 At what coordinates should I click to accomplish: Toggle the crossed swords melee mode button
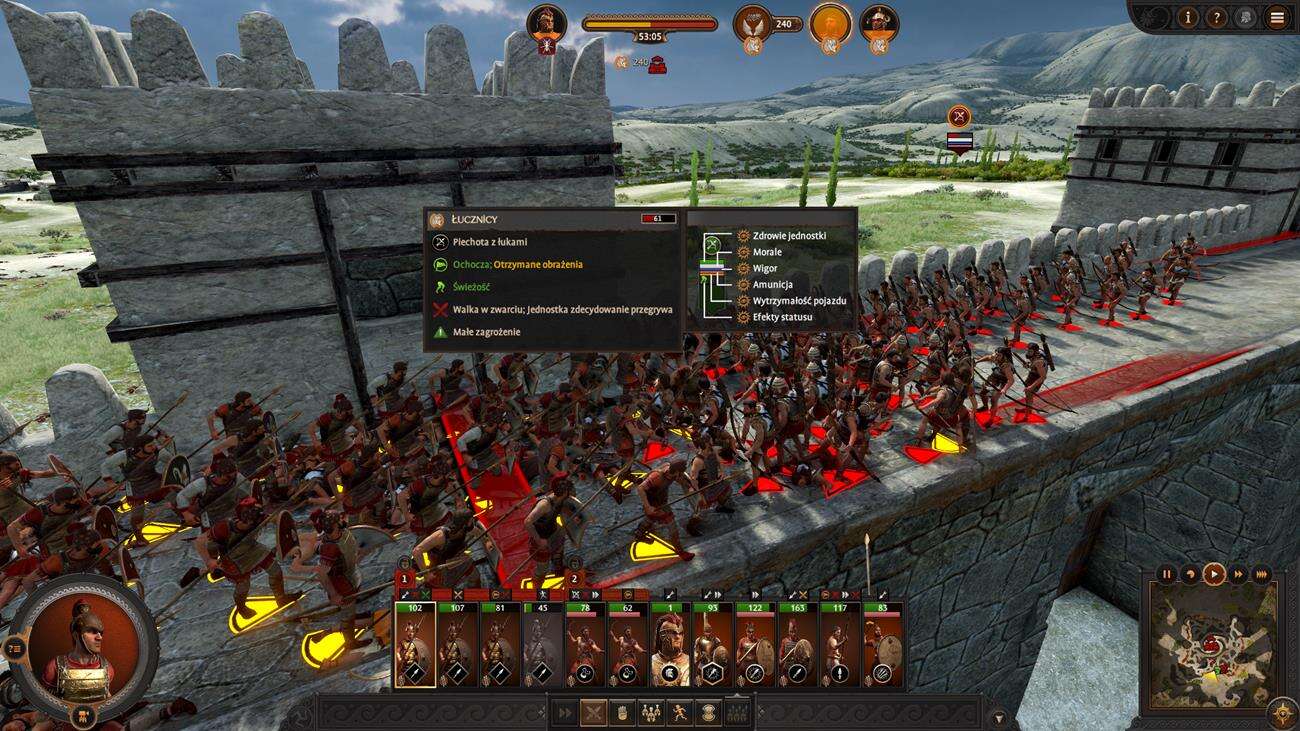point(594,713)
